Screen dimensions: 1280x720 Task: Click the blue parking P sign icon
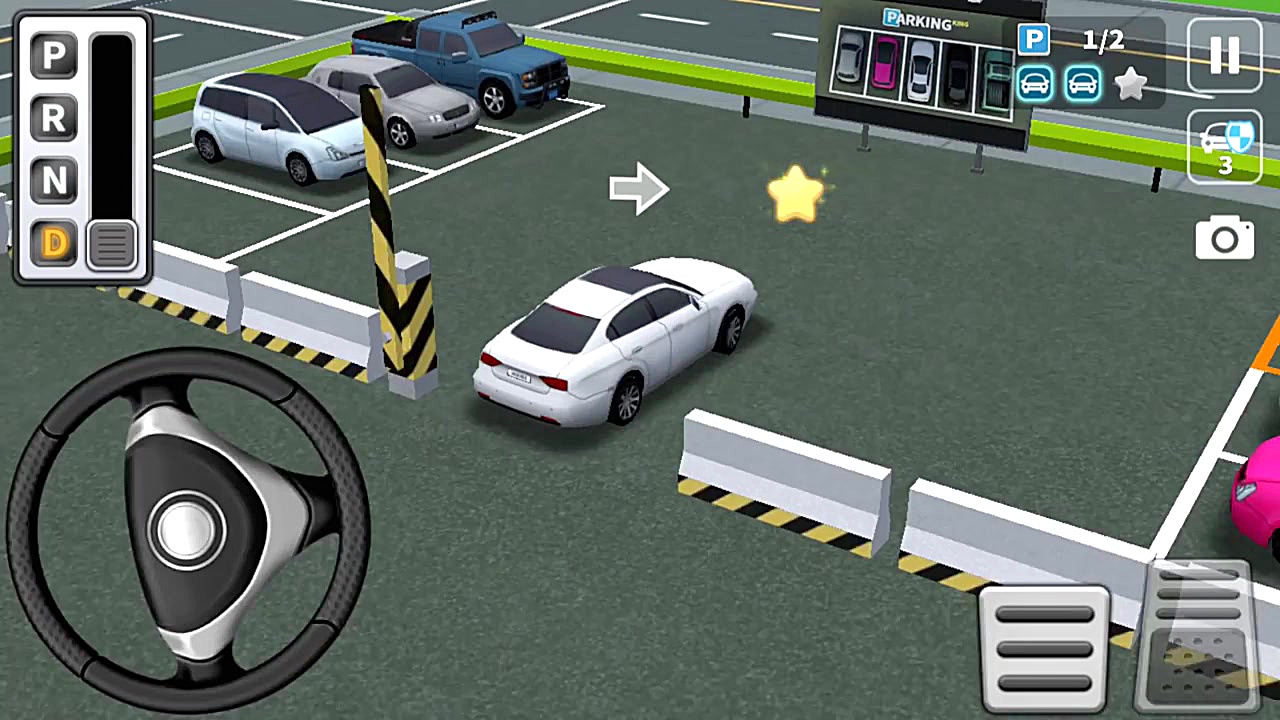coord(1034,40)
